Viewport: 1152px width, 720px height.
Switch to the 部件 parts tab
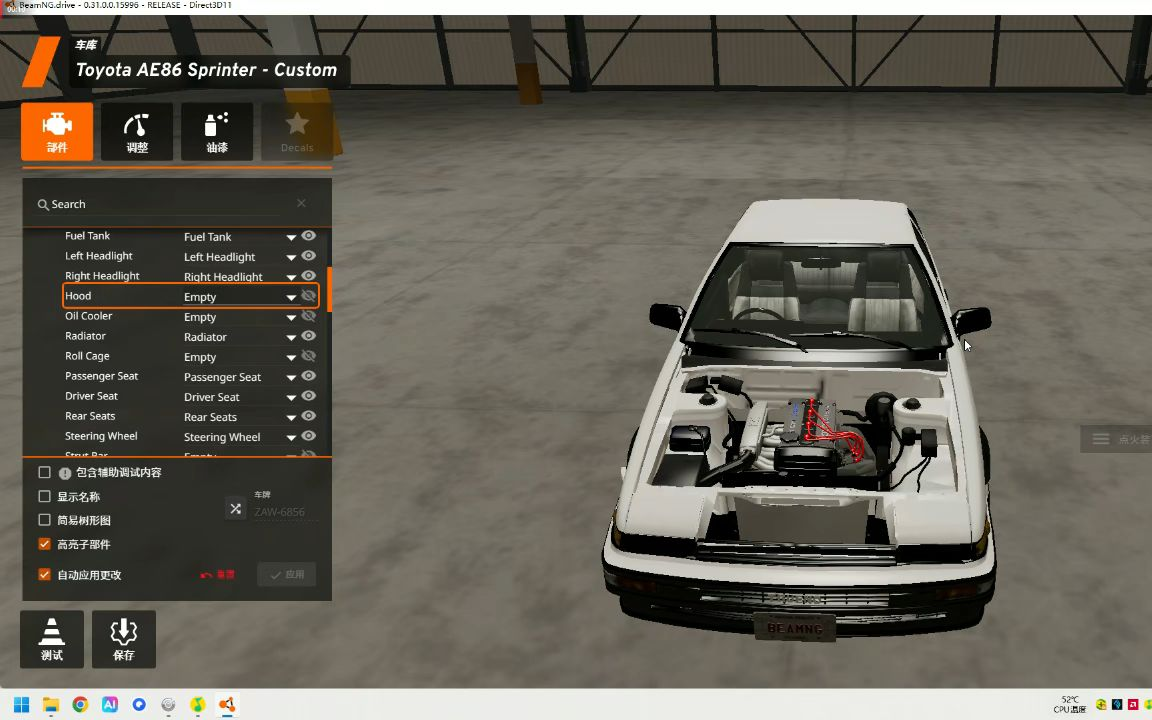coord(57,132)
